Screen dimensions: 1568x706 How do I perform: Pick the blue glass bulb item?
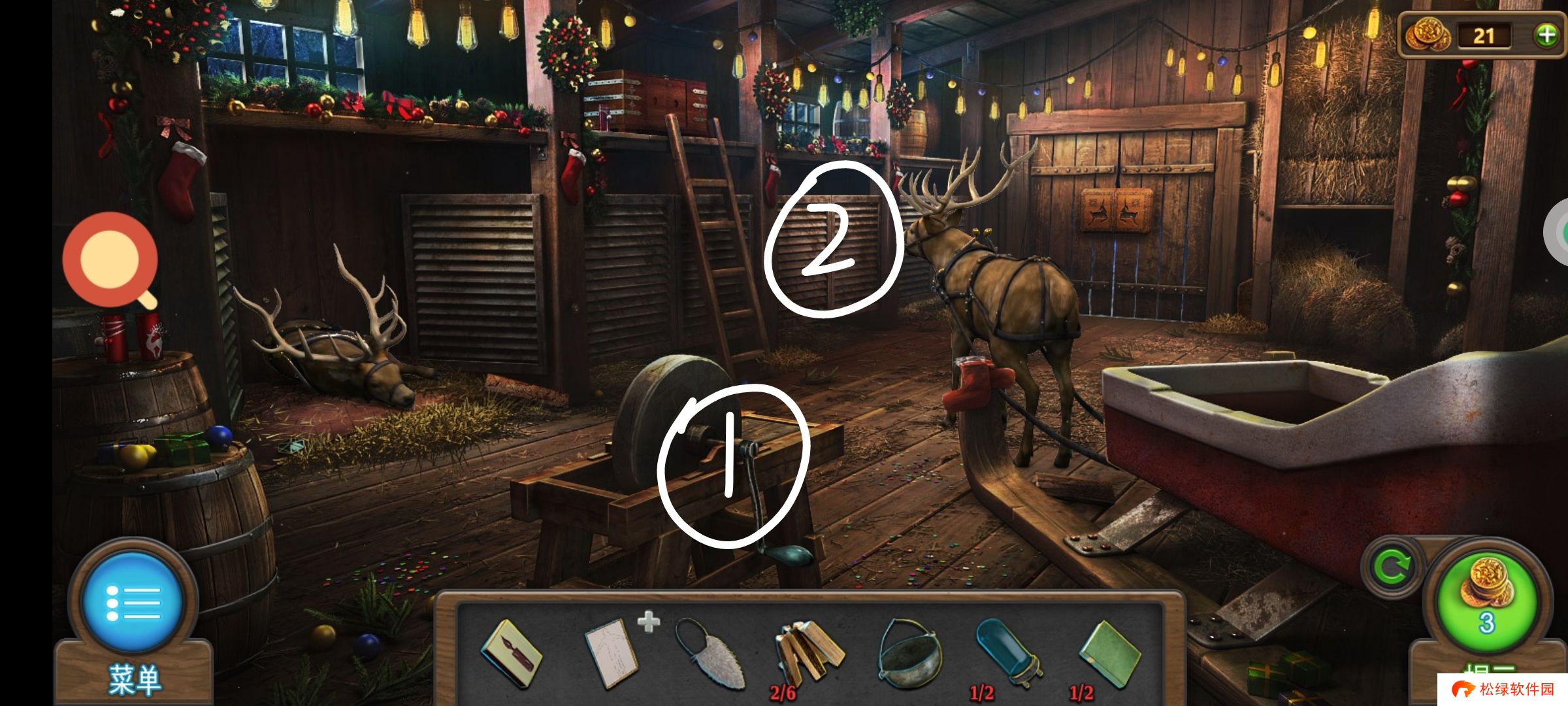click(1006, 654)
